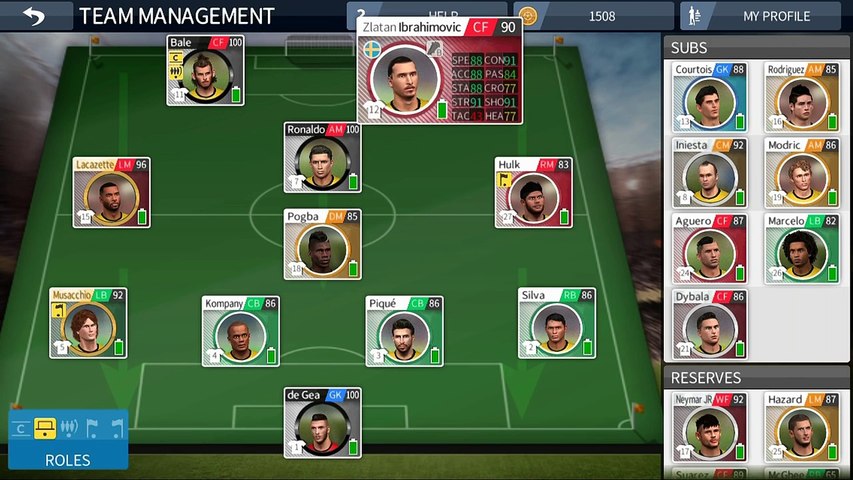Pick Hulk's right midfielder card
This screenshot has height=480, width=853.
pyautogui.click(x=534, y=192)
